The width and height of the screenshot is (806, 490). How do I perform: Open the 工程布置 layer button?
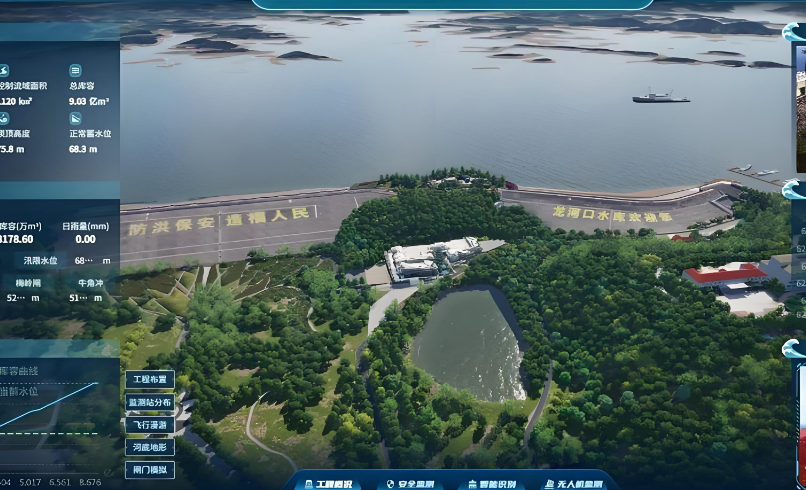pyautogui.click(x=150, y=380)
